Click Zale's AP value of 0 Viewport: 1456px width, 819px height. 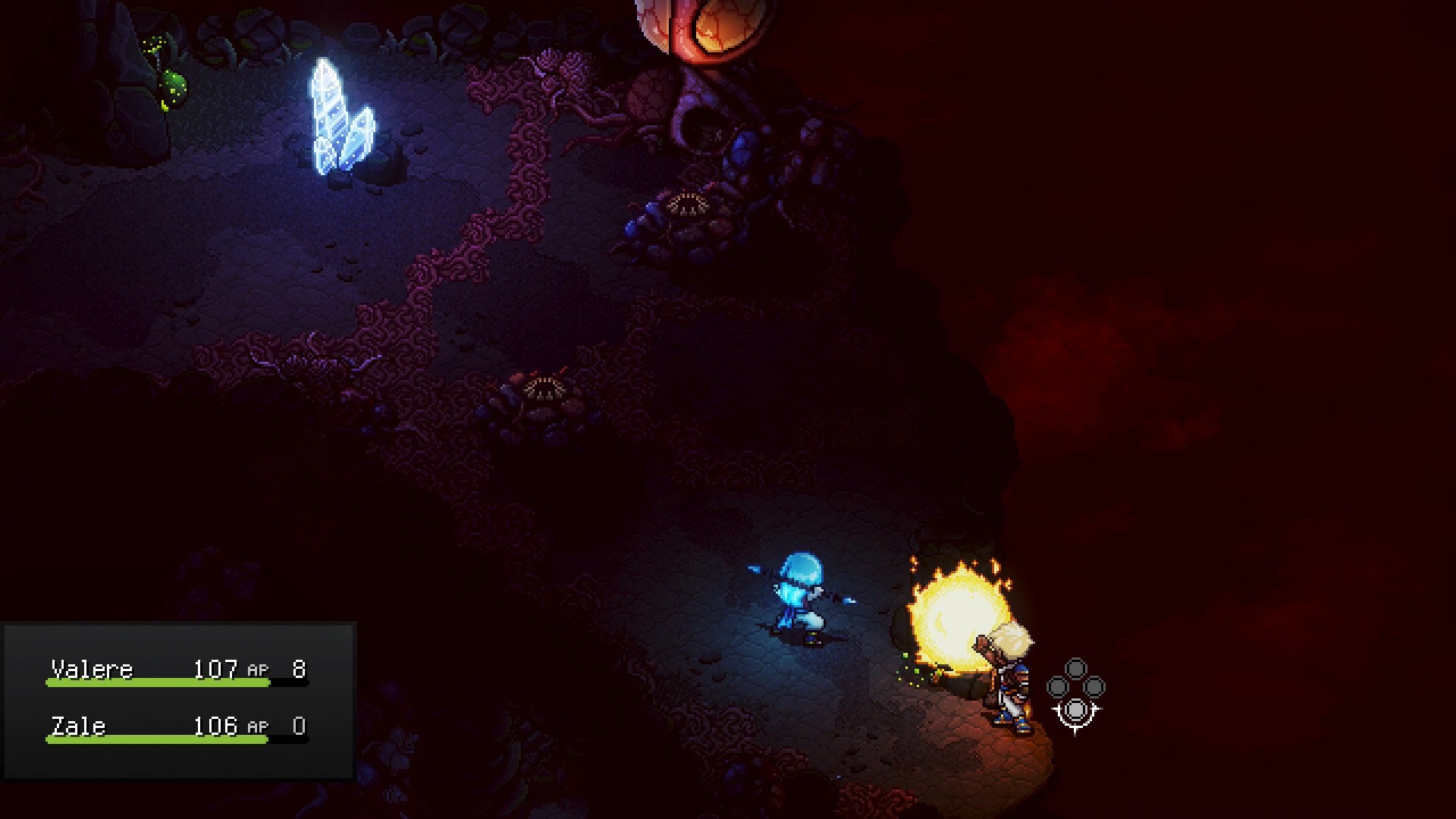coord(299,726)
